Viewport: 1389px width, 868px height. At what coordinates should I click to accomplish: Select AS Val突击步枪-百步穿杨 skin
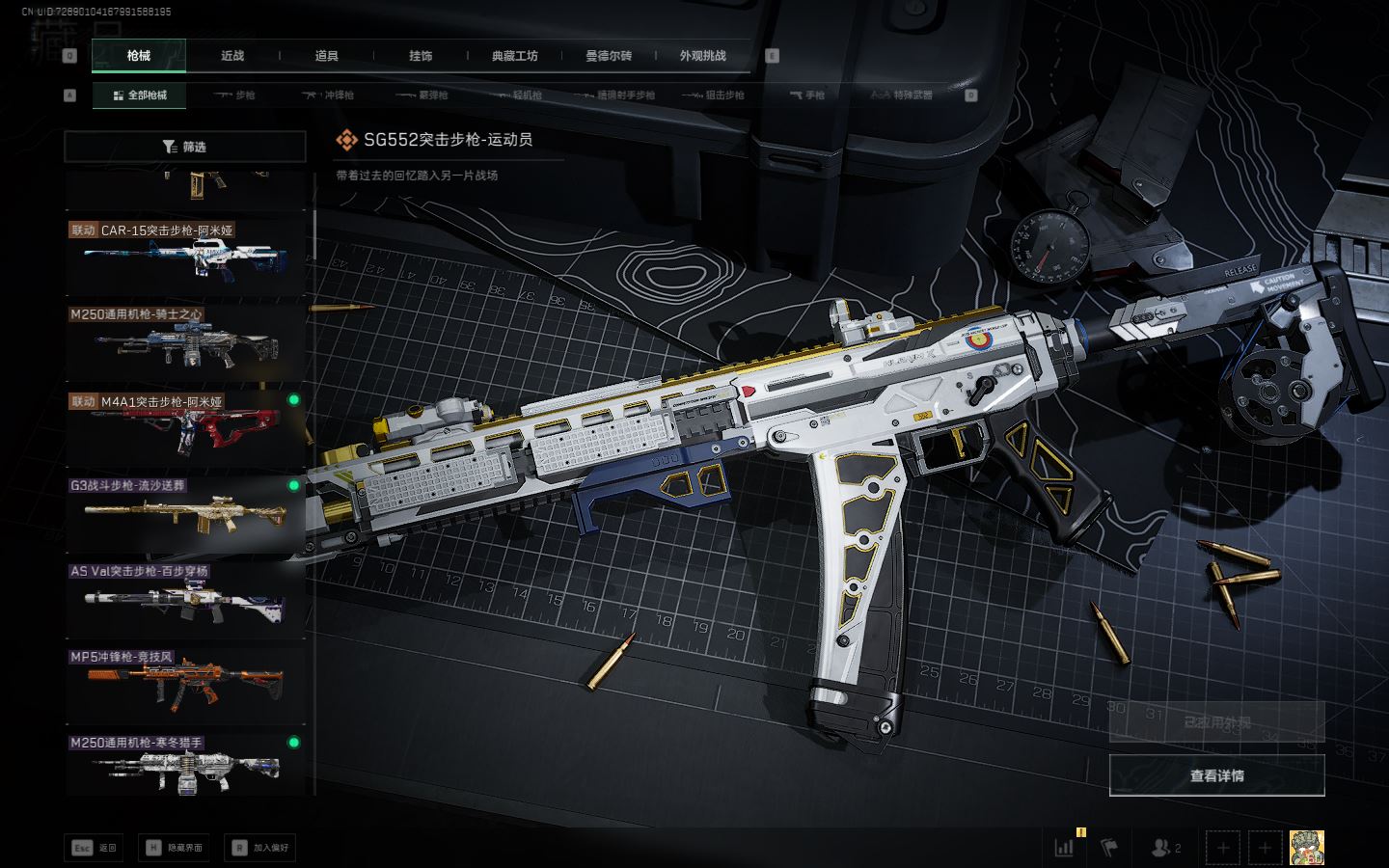[185, 597]
